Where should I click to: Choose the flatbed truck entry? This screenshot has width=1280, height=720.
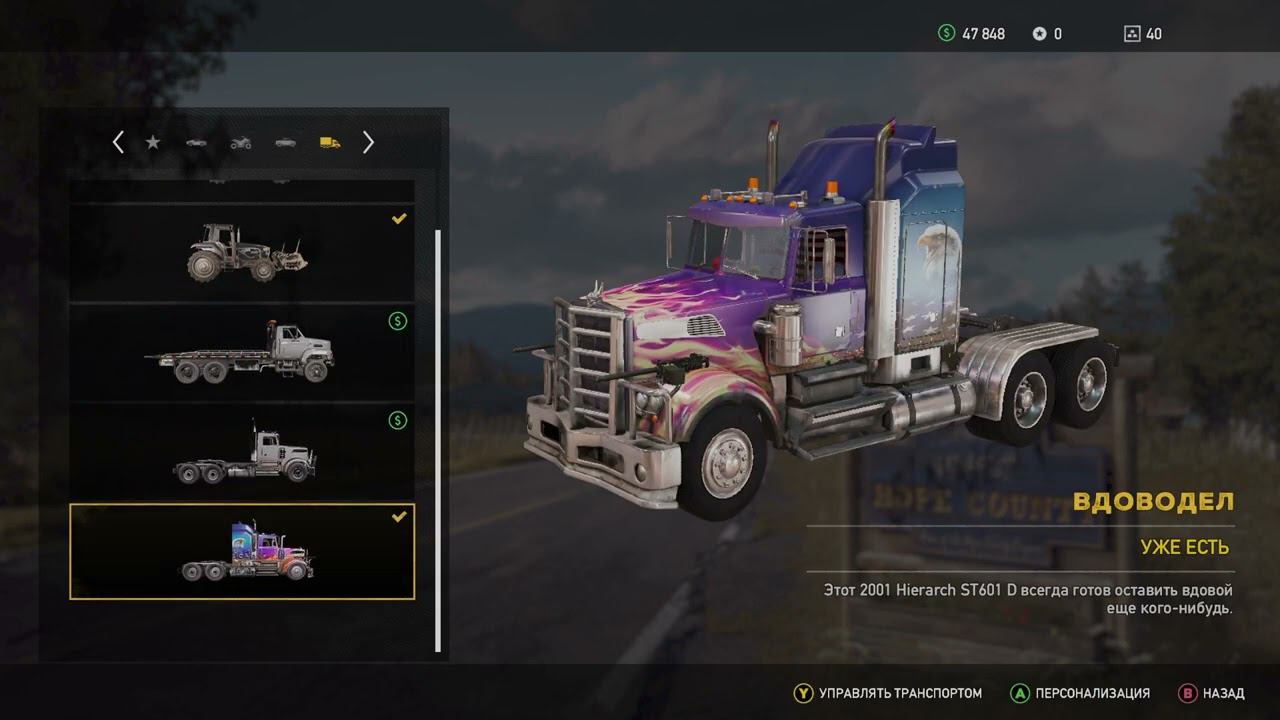tap(242, 352)
